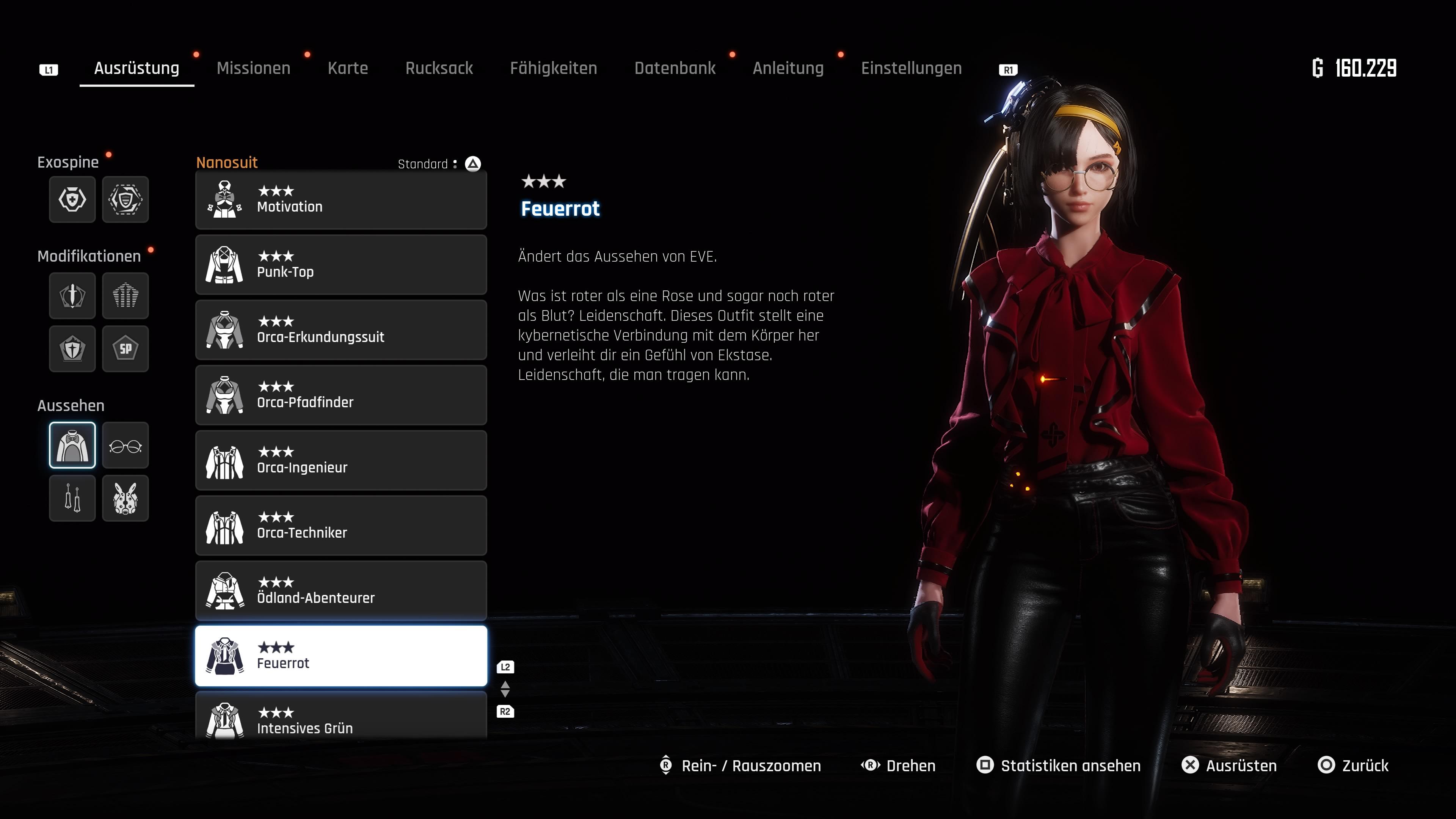Select the nanosuit jacket appearance slot

[72, 446]
